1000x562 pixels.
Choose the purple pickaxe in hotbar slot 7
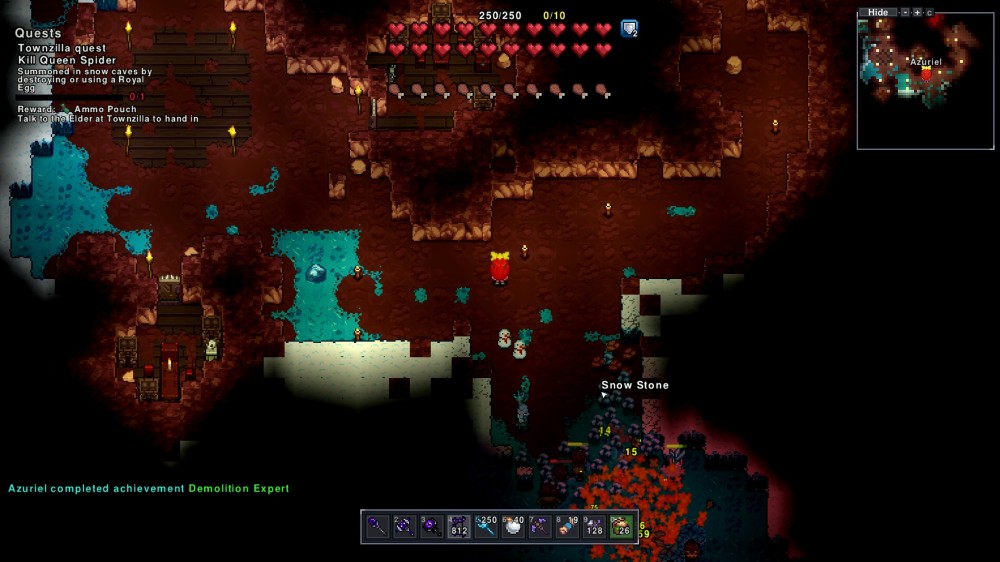[540, 527]
